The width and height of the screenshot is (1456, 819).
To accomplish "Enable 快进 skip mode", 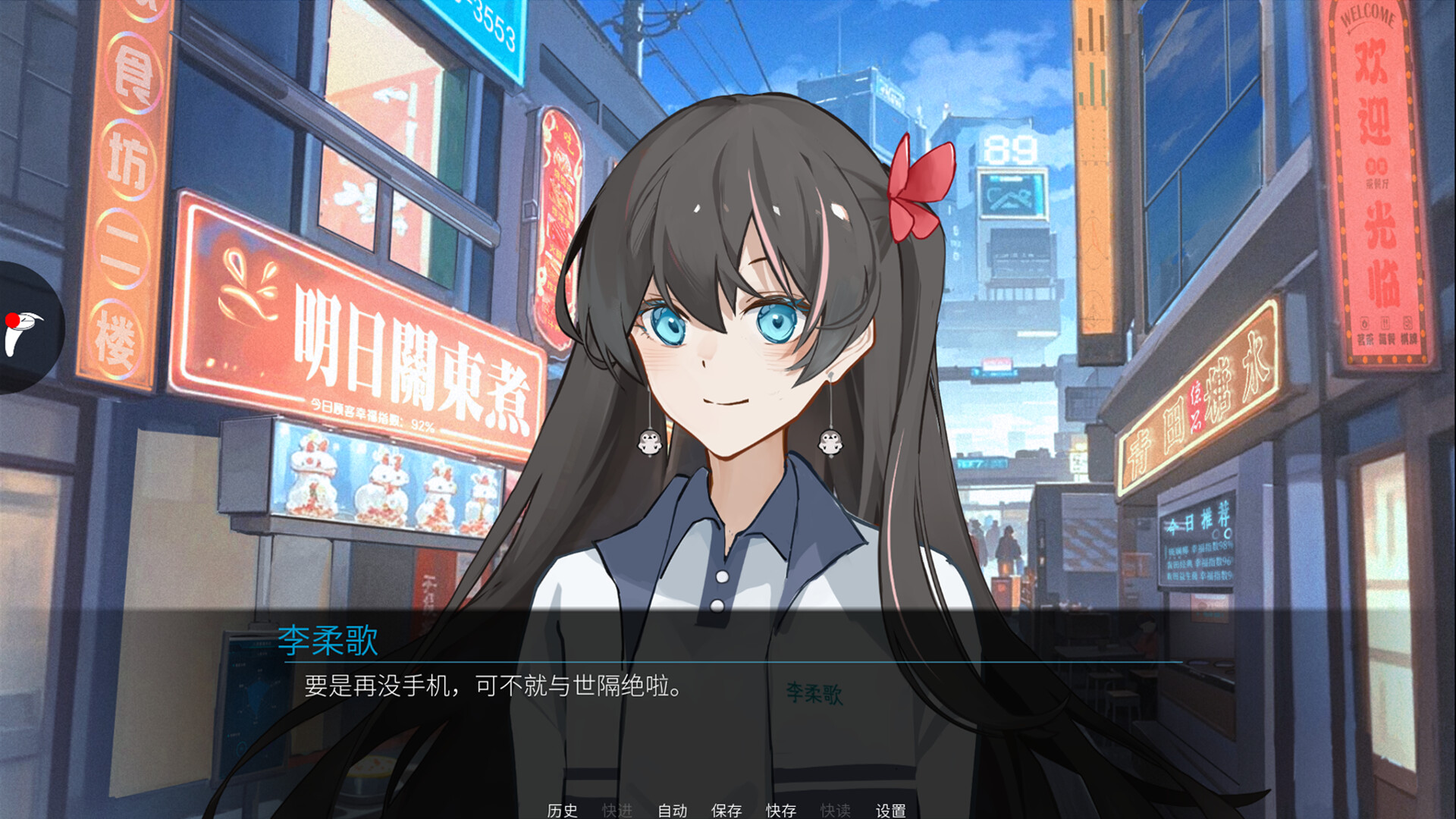I will tap(616, 811).
